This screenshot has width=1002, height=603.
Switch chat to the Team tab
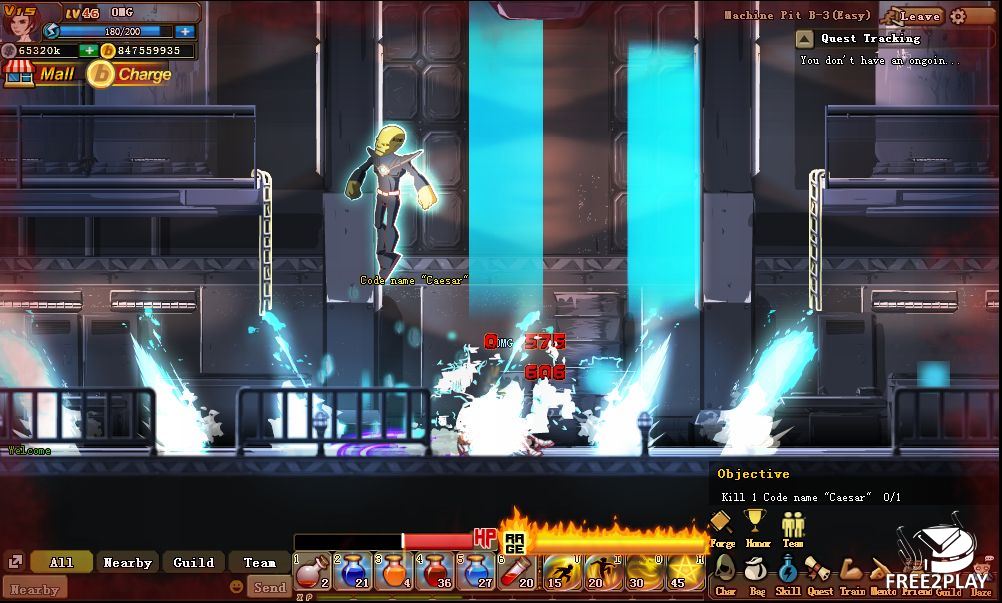coord(259,562)
